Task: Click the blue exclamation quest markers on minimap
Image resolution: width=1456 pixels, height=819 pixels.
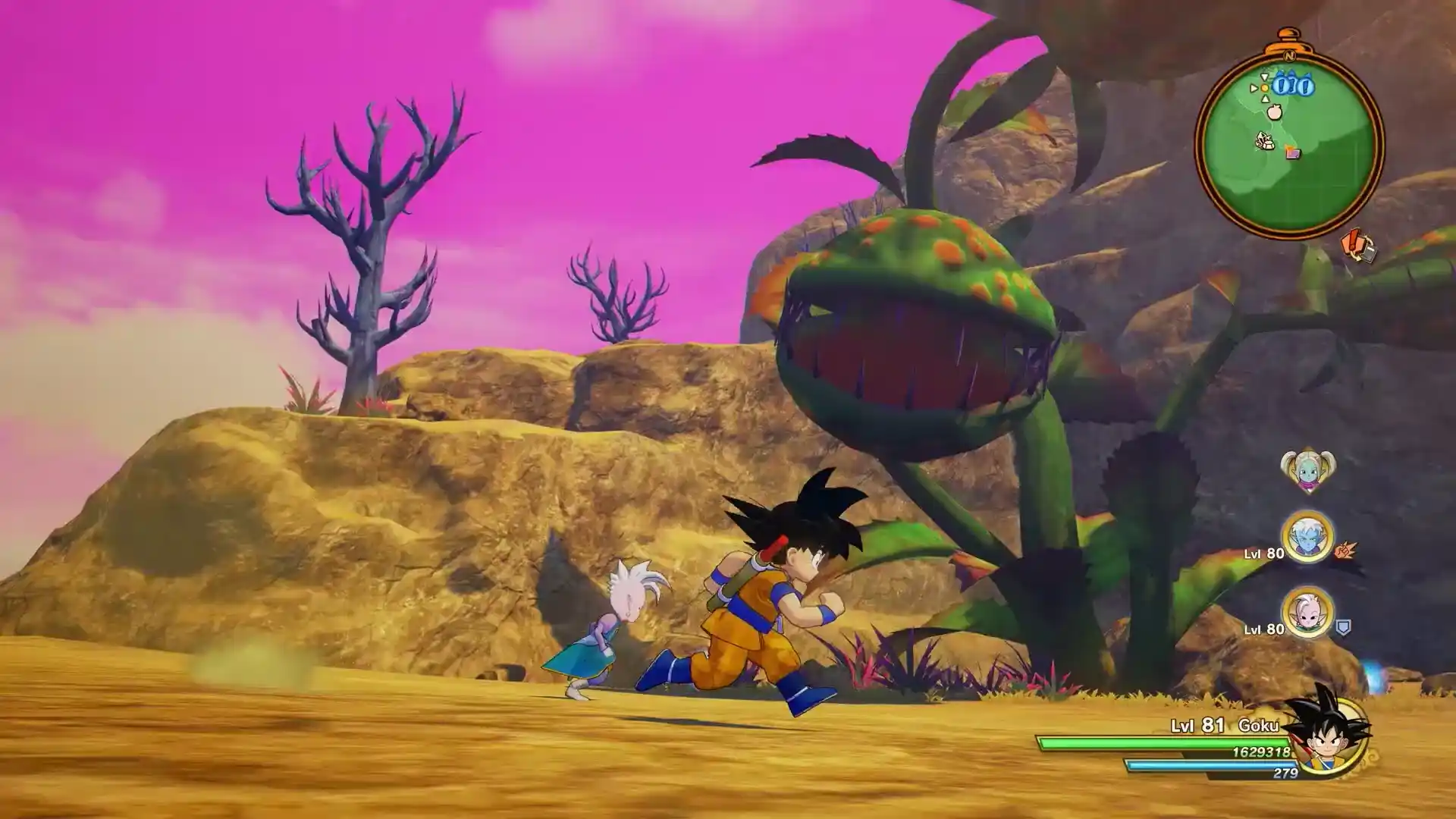Action: tap(1293, 86)
